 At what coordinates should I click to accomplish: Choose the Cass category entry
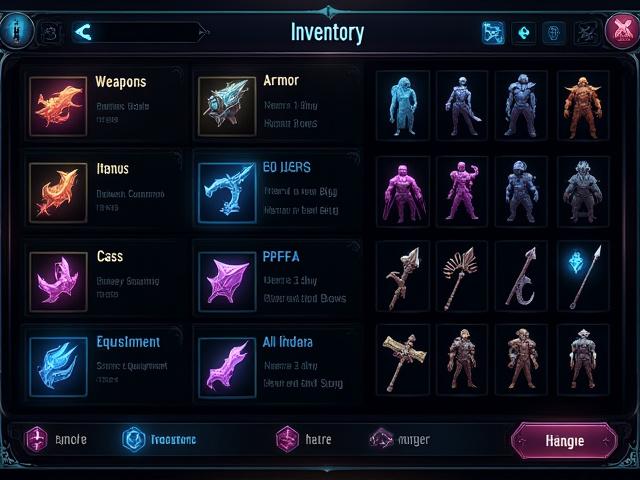[103, 275]
